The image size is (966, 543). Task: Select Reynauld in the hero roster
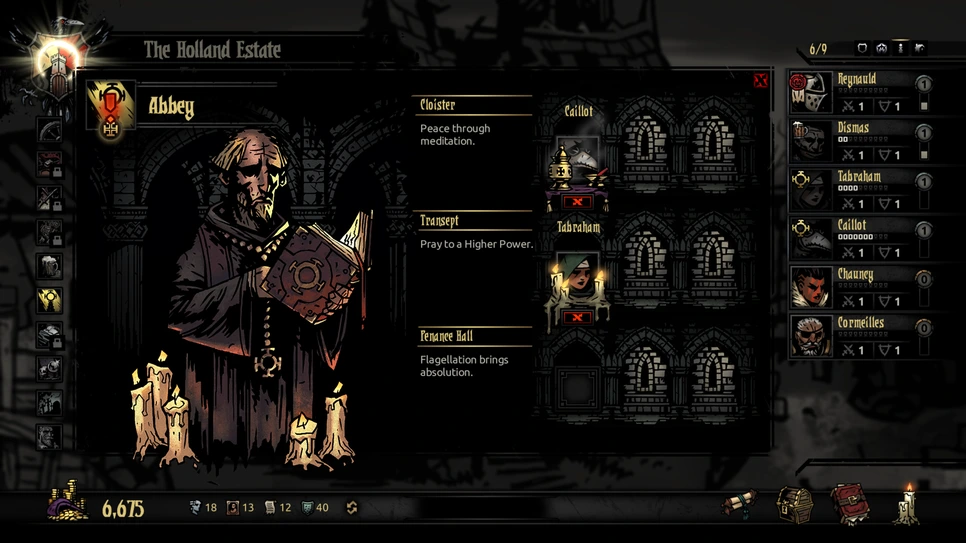(x=860, y=92)
